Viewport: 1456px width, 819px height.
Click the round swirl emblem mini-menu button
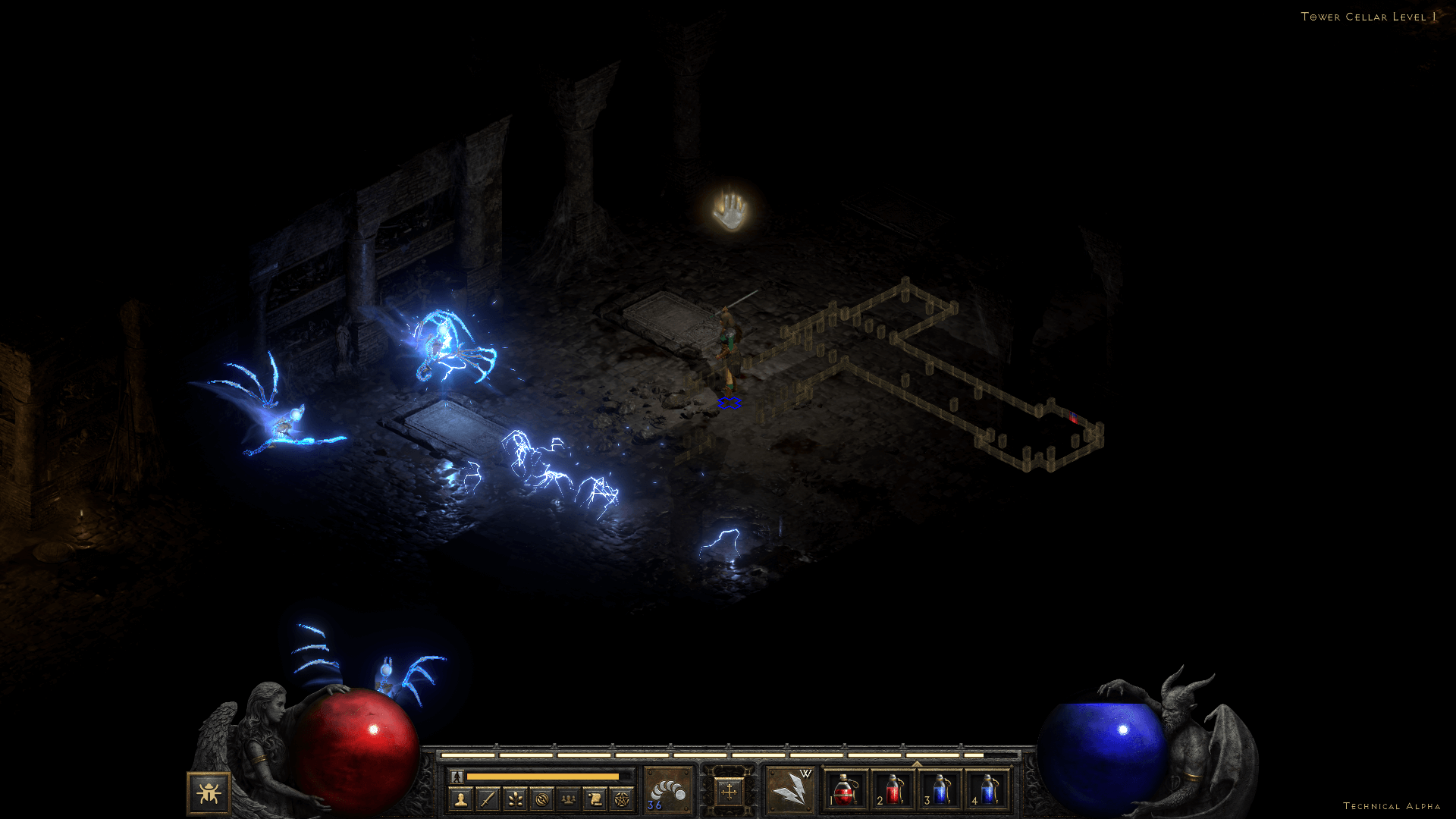pos(541,799)
